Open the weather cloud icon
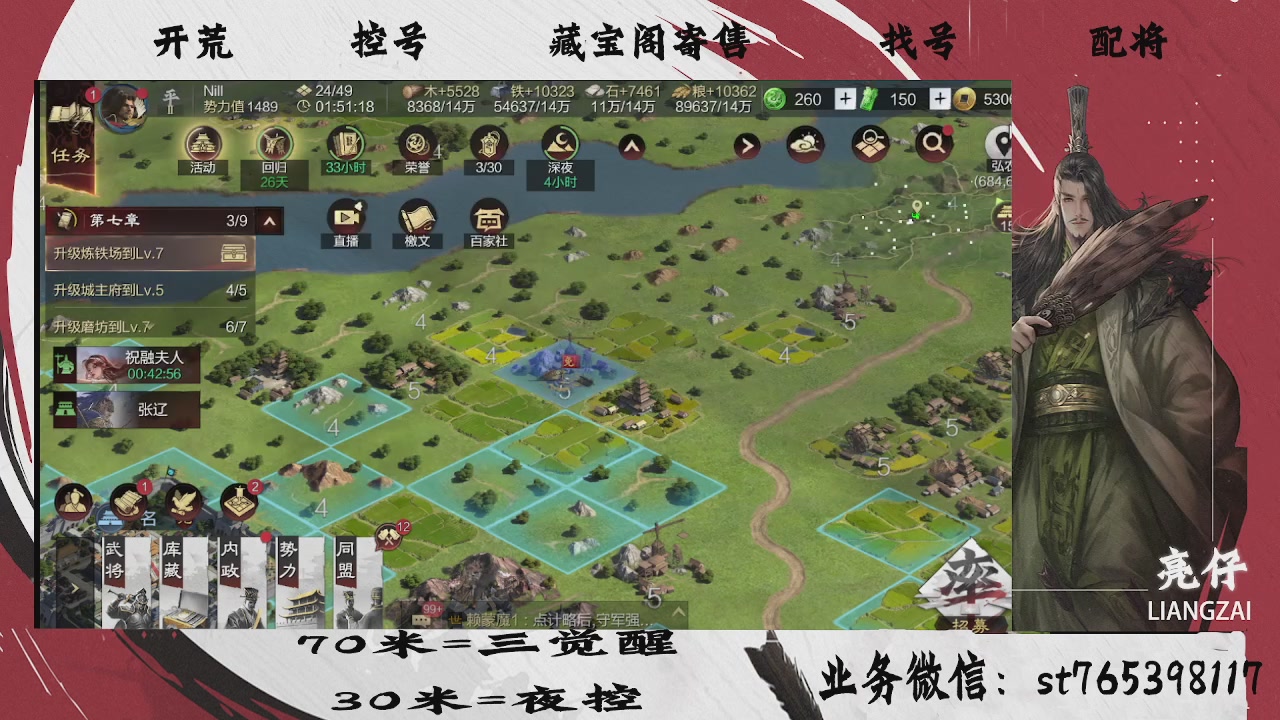 pyautogui.click(x=805, y=143)
